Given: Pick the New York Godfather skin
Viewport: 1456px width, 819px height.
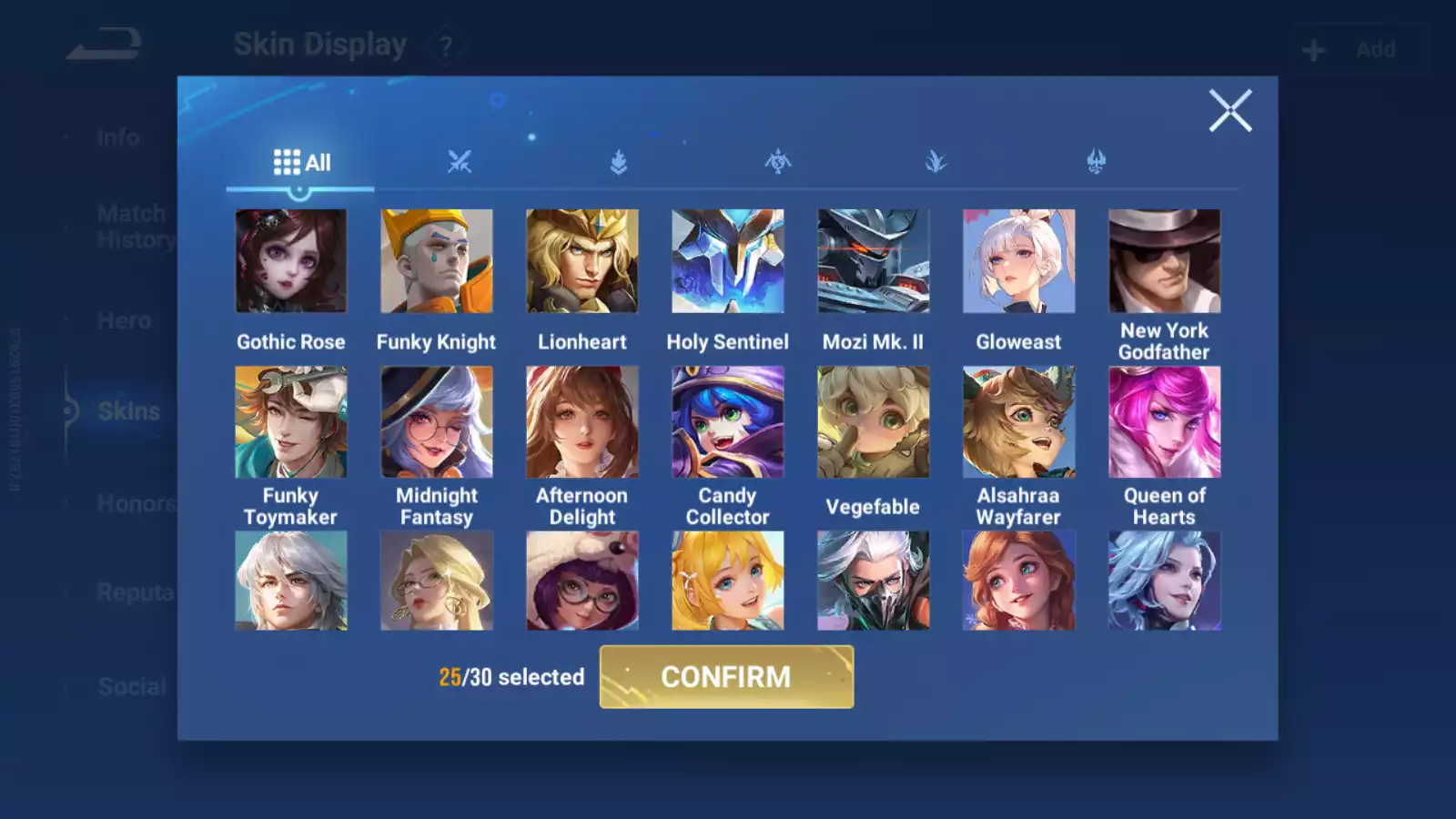Looking at the screenshot, I should (x=1165, y=262).
